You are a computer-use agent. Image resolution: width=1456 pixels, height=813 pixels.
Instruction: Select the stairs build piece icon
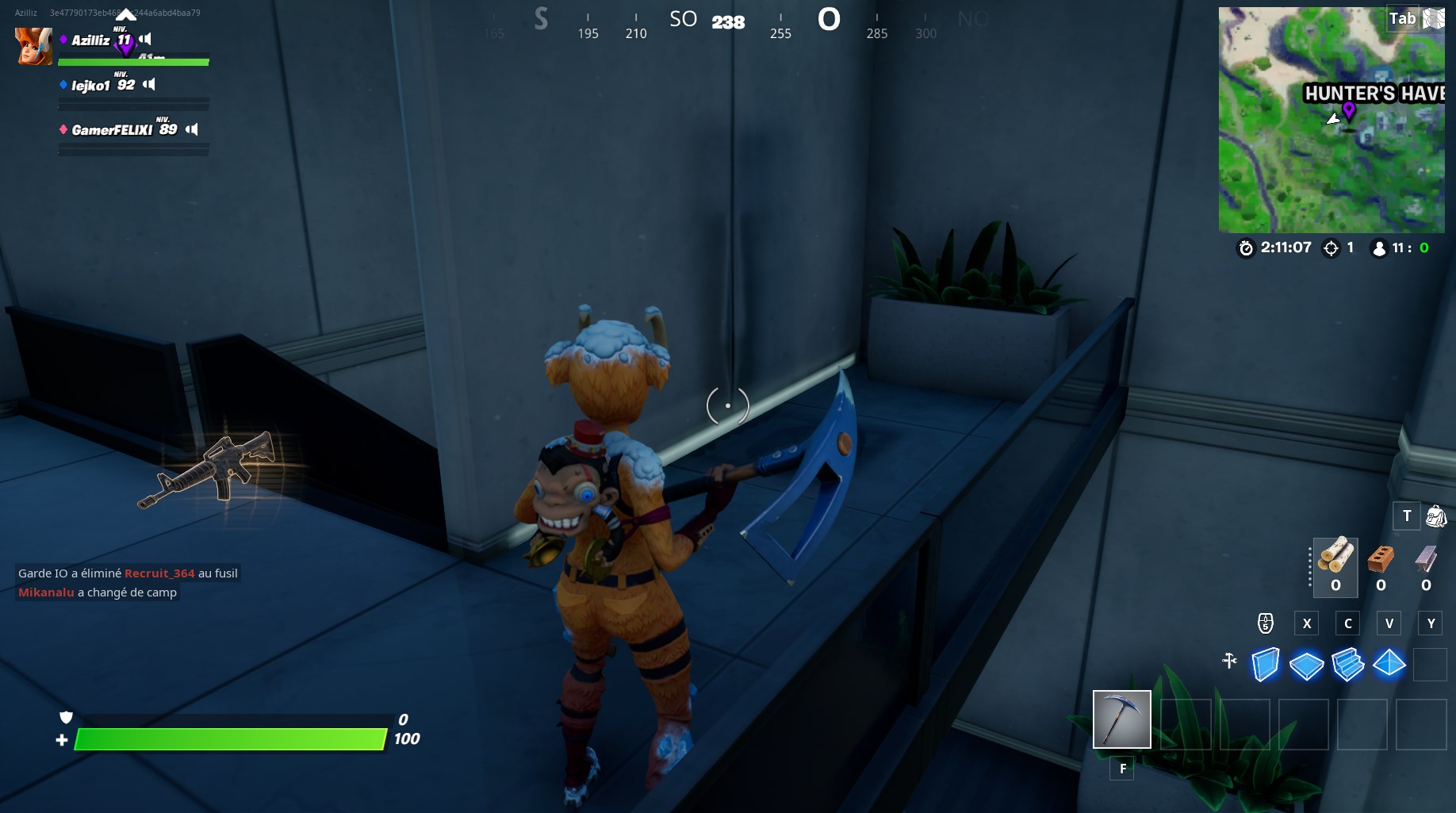[x=1348, y=665]
